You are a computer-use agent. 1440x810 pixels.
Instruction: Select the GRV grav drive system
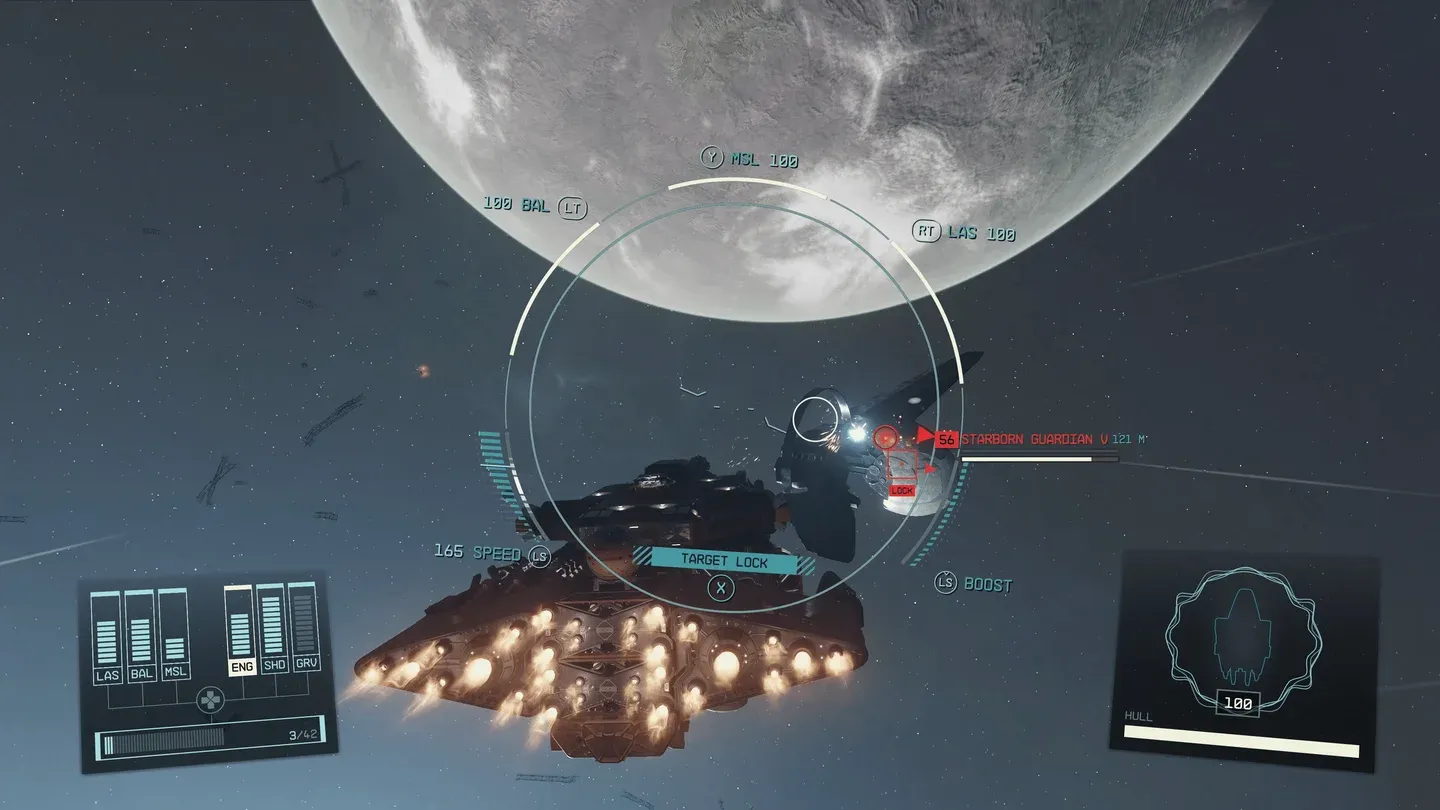(x=306, y=664)
